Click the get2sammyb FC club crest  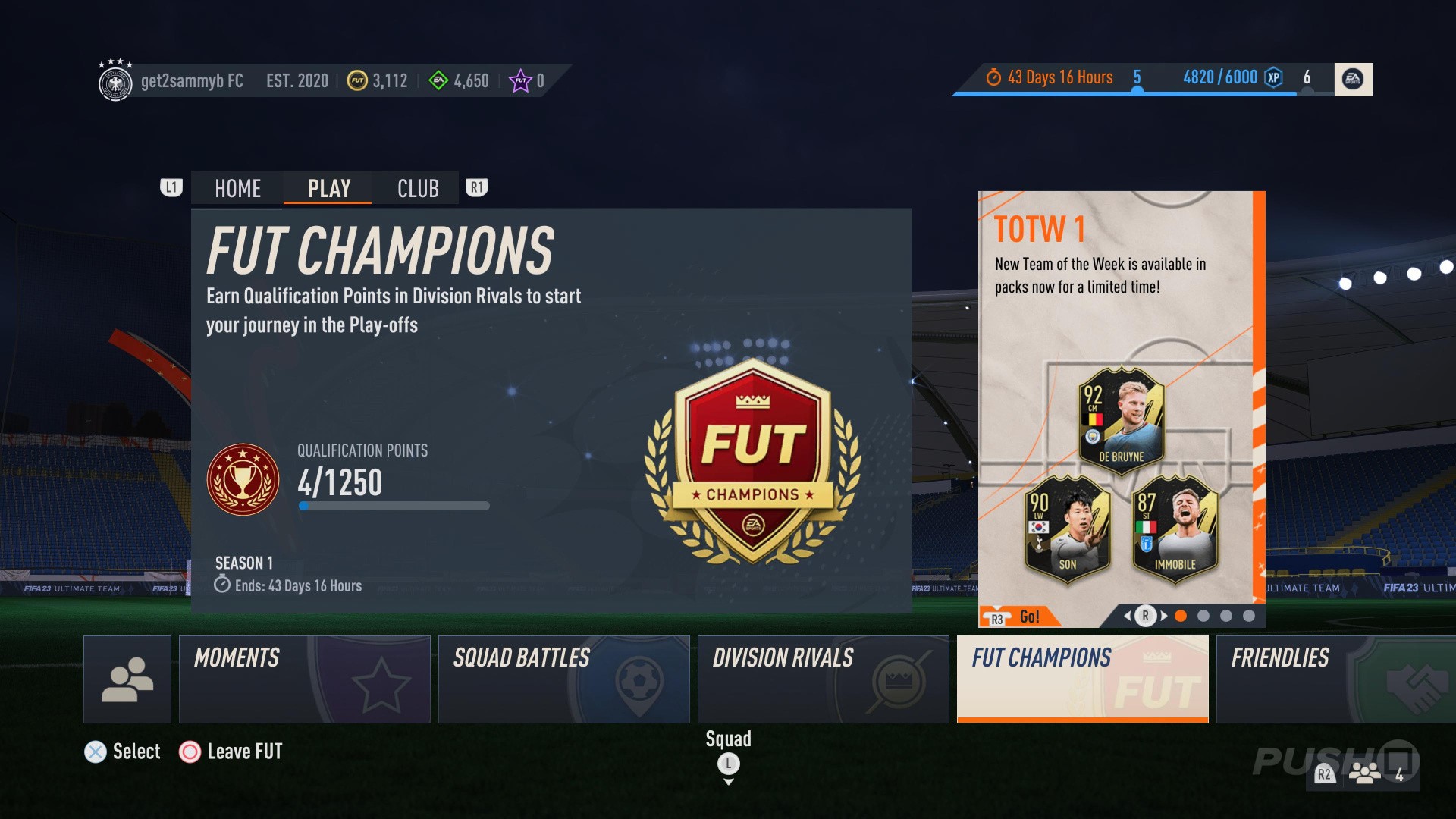pyautogui.click(x=117, y=80)
